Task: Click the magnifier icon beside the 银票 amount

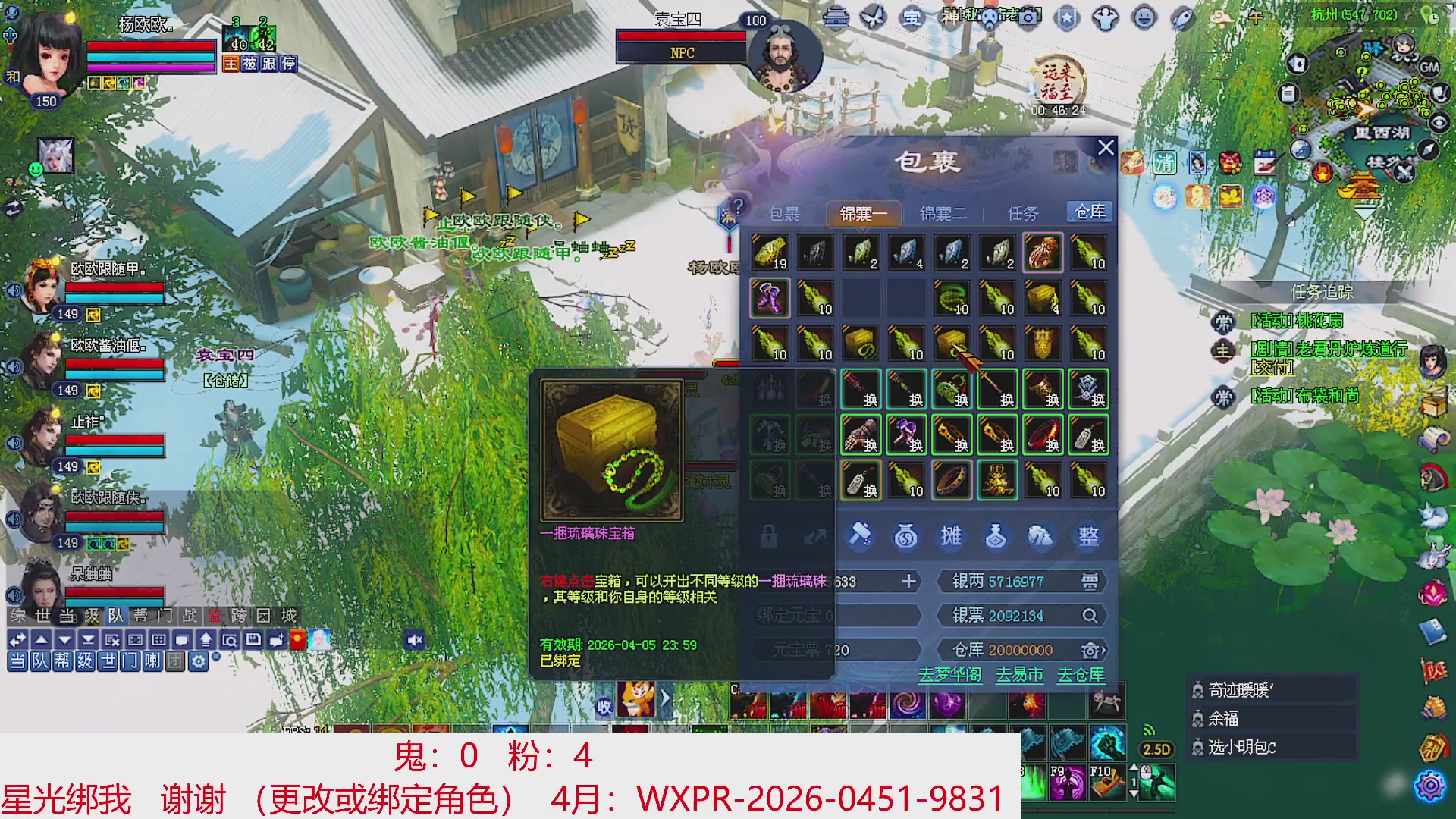Action: pos(1090,617)
